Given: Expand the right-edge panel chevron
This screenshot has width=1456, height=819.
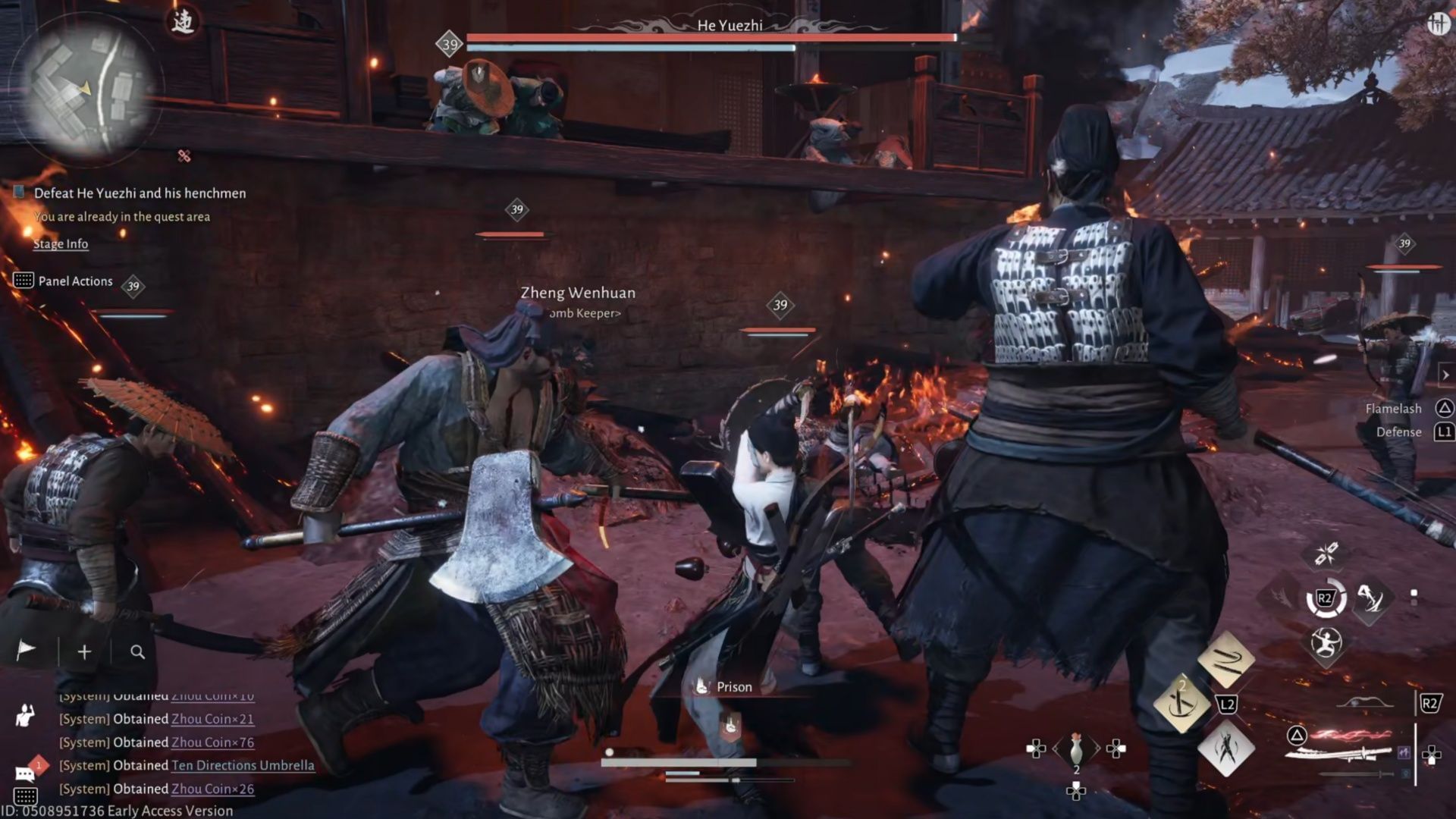Looking at the screenshot, I should click(x=1445, y=373).
